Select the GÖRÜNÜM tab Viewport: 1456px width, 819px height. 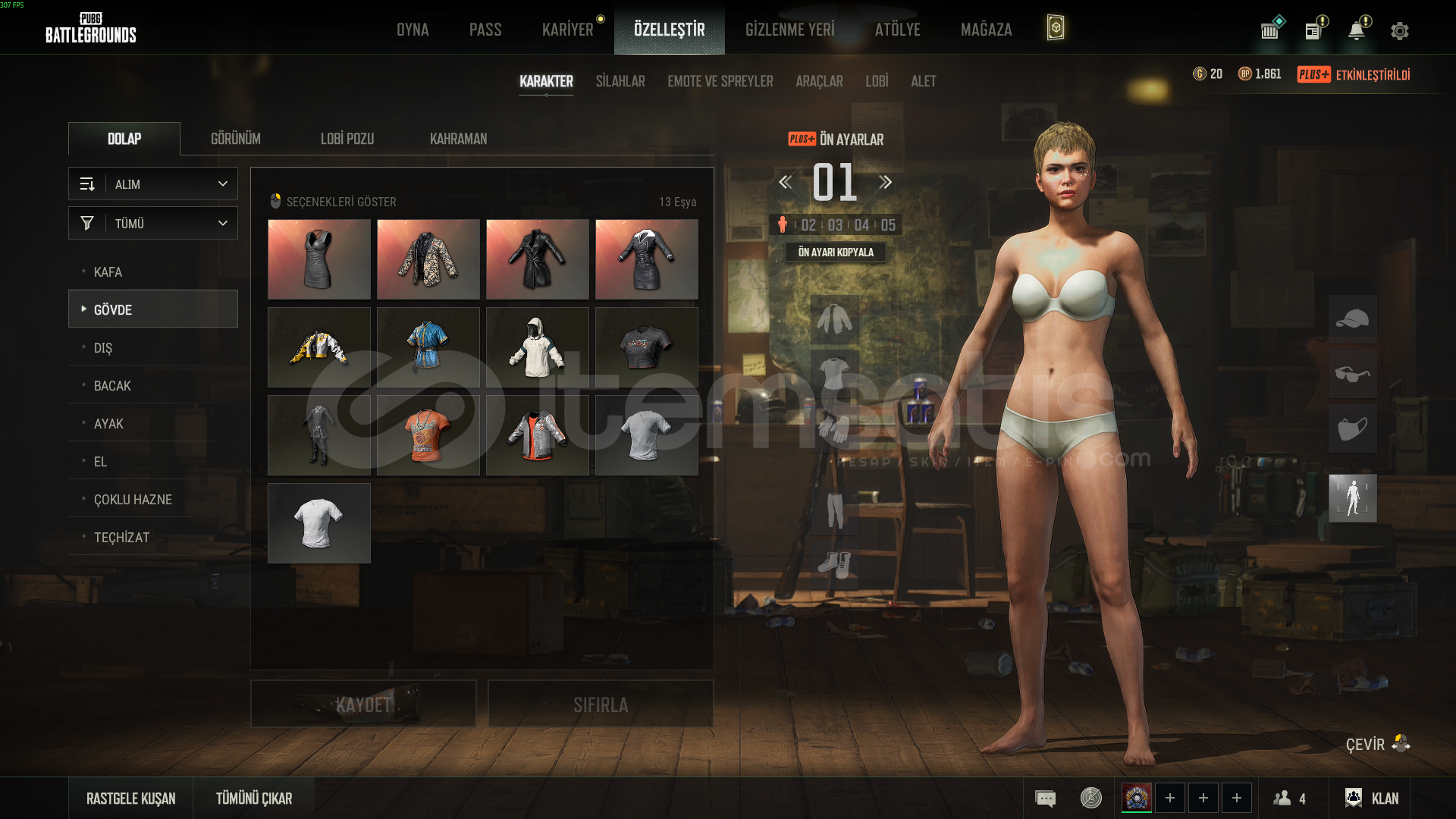[x=235, y=139]
